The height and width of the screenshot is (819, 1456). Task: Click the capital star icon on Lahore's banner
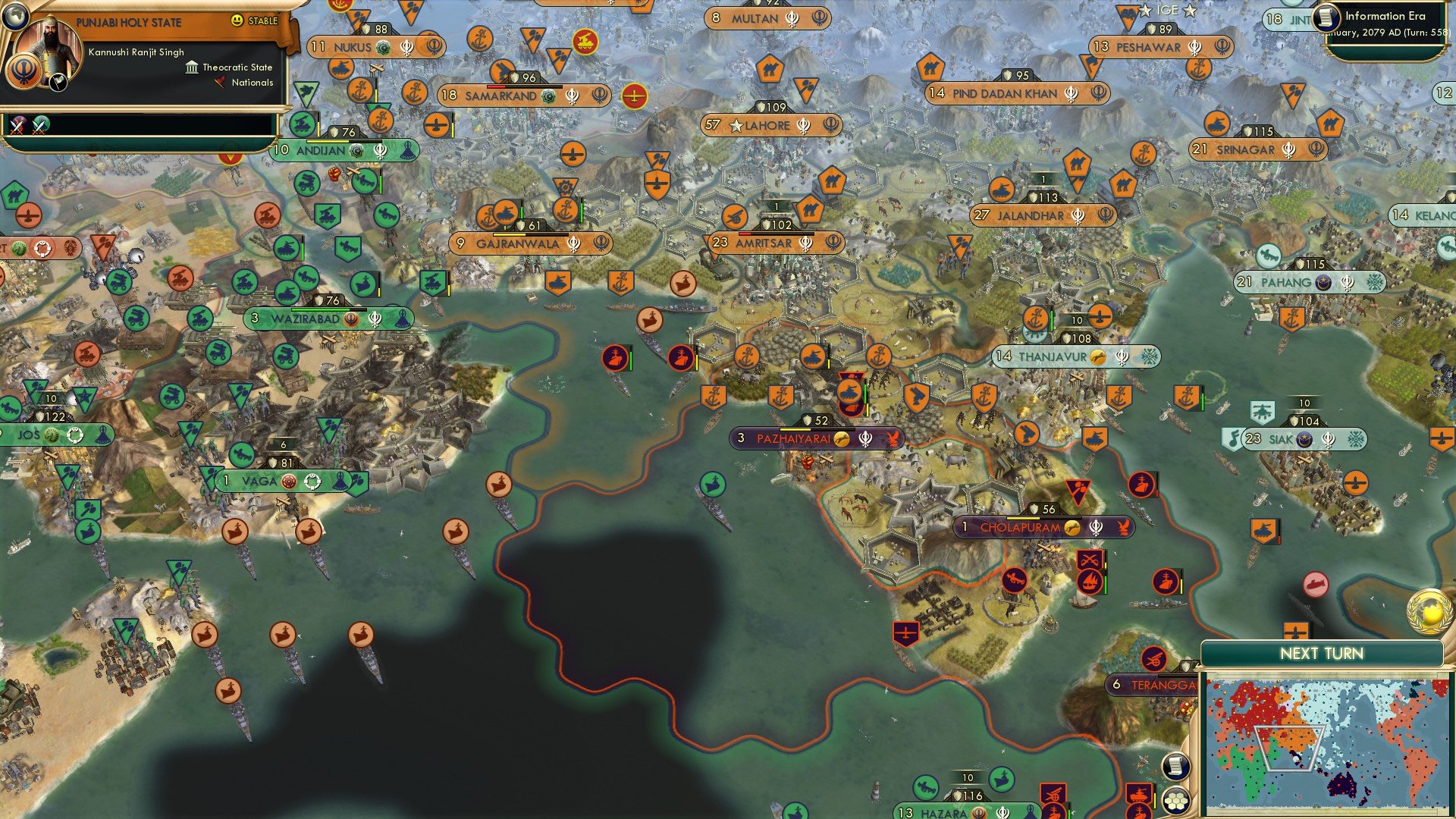click(x=736, y=126)
